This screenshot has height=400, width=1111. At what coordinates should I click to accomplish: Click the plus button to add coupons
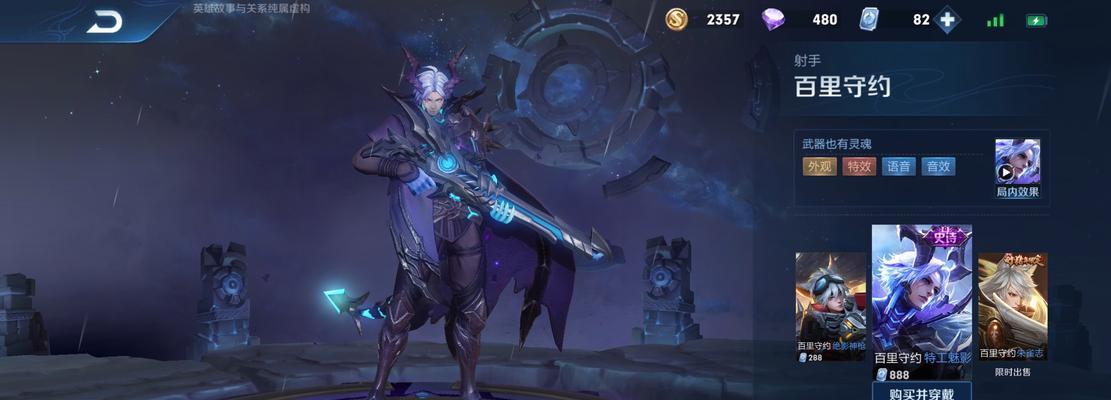coord(947,20)
